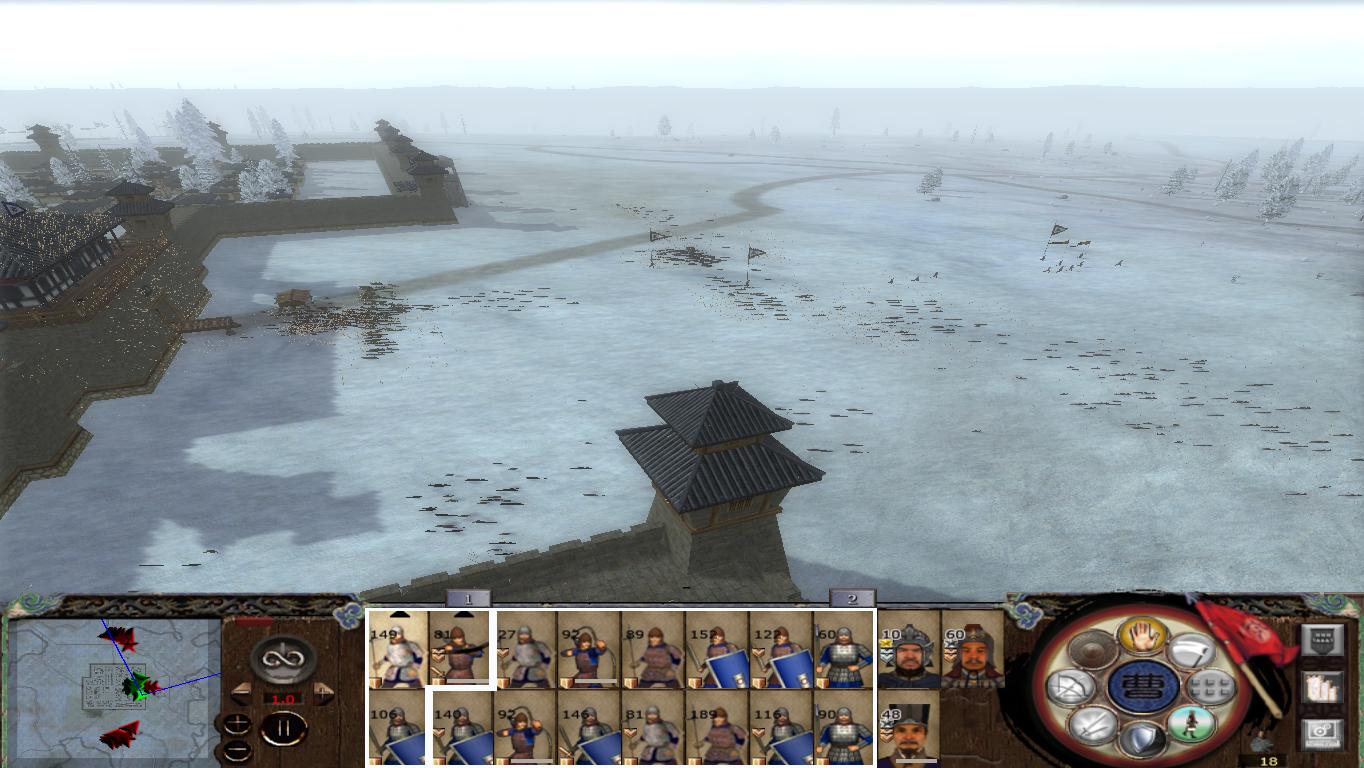Screen dimensions: 1364x768
Task: Select the halberd special ability icon
Action: [1190, 653]
